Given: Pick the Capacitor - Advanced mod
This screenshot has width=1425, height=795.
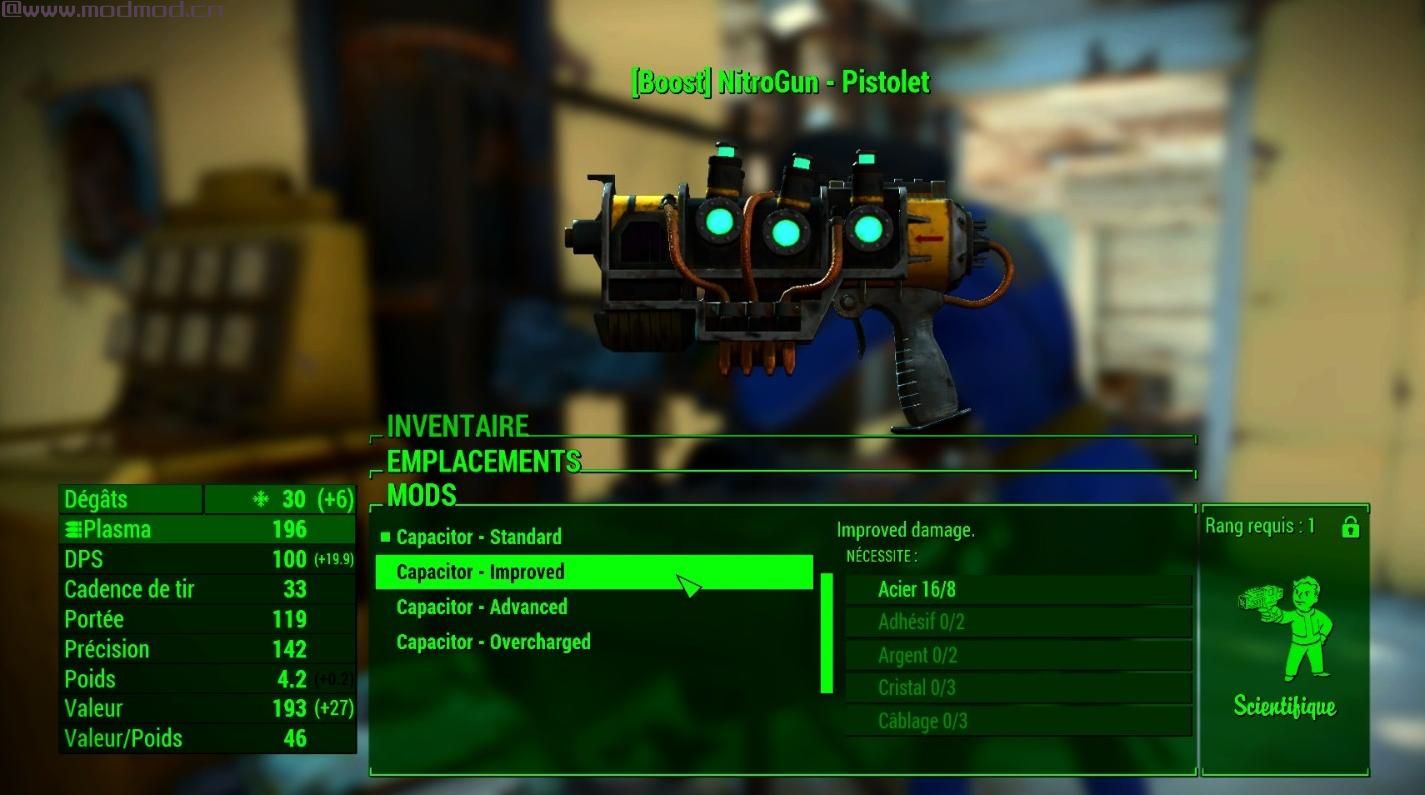Looking at the screenshot, I should (482, 607).
